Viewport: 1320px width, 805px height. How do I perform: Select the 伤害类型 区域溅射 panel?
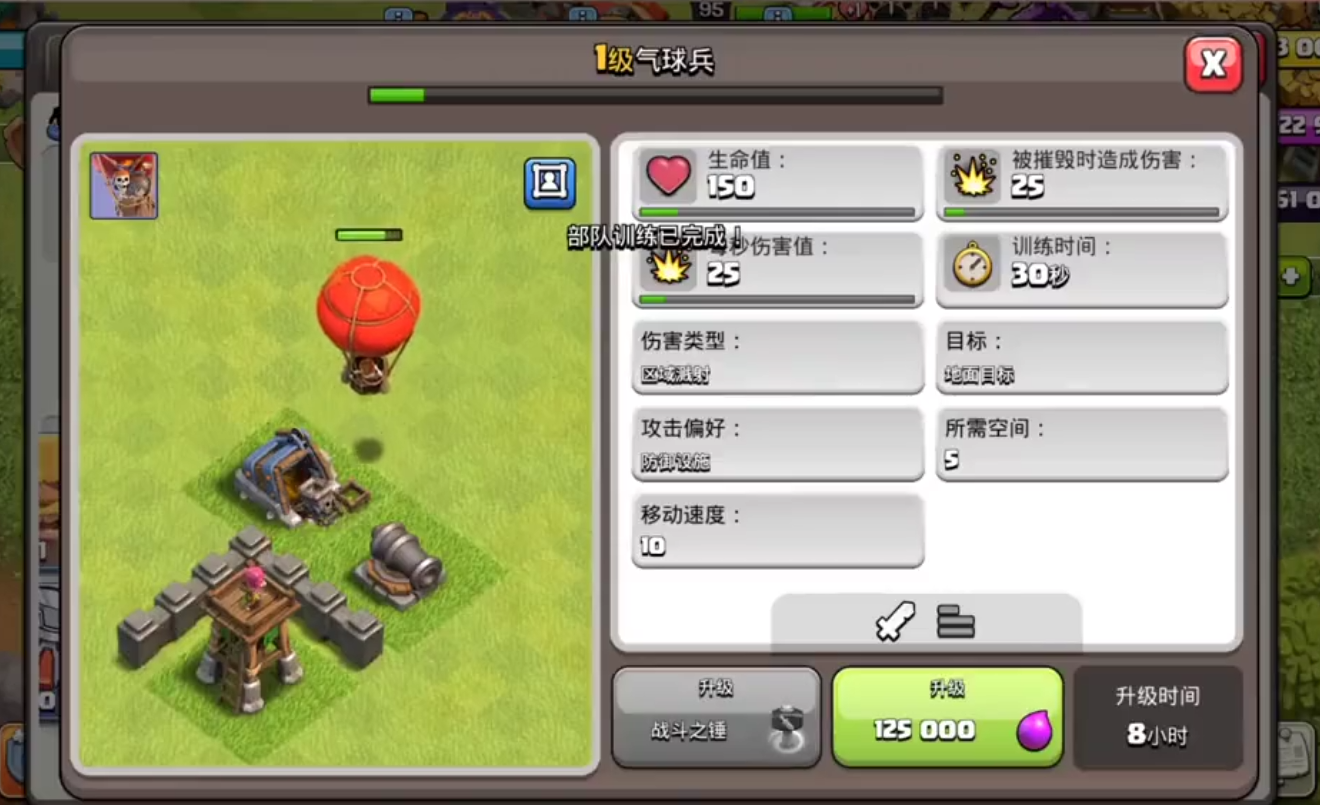(777, 357)
